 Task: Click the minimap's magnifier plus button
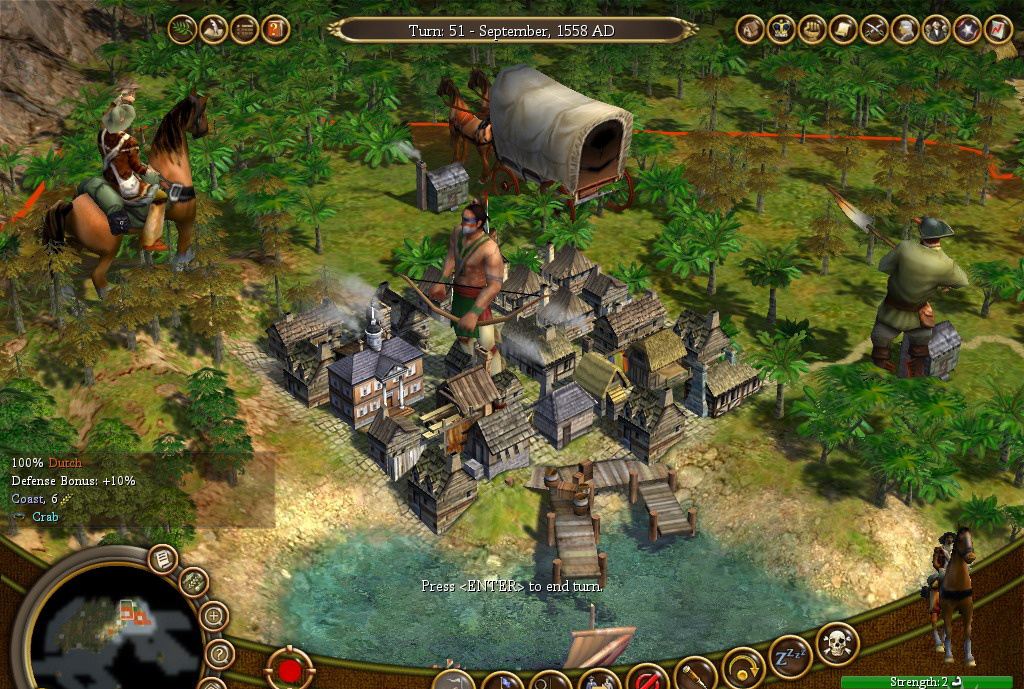click(x=214, y=616)
